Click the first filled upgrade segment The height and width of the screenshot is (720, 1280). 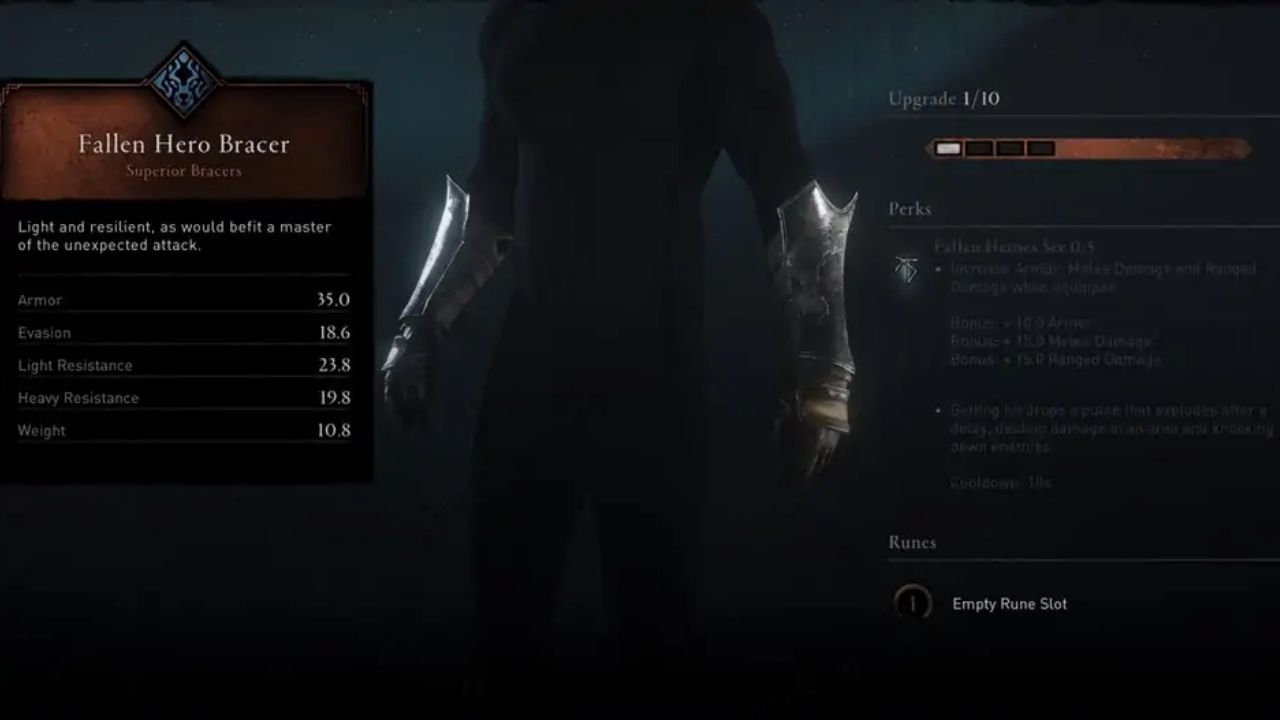click(947, 147)
